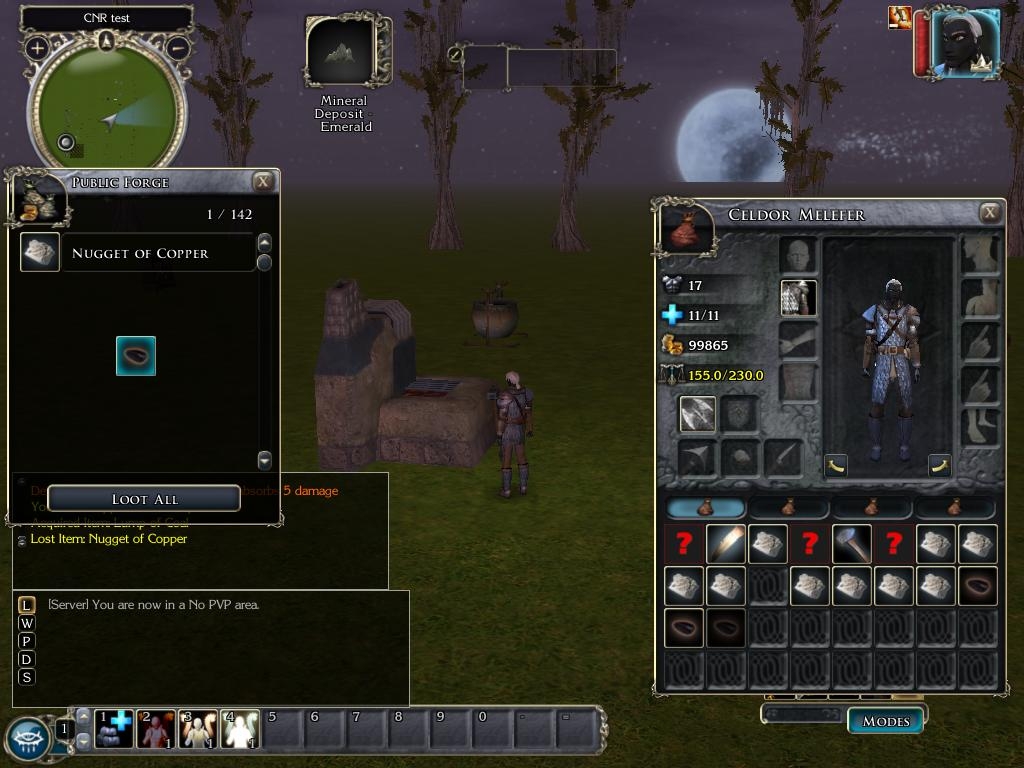Screen dimensions: 1024x768
Task: Select the equipped chest armor slot
Action: pyautogui.click(x=798, y=298)
